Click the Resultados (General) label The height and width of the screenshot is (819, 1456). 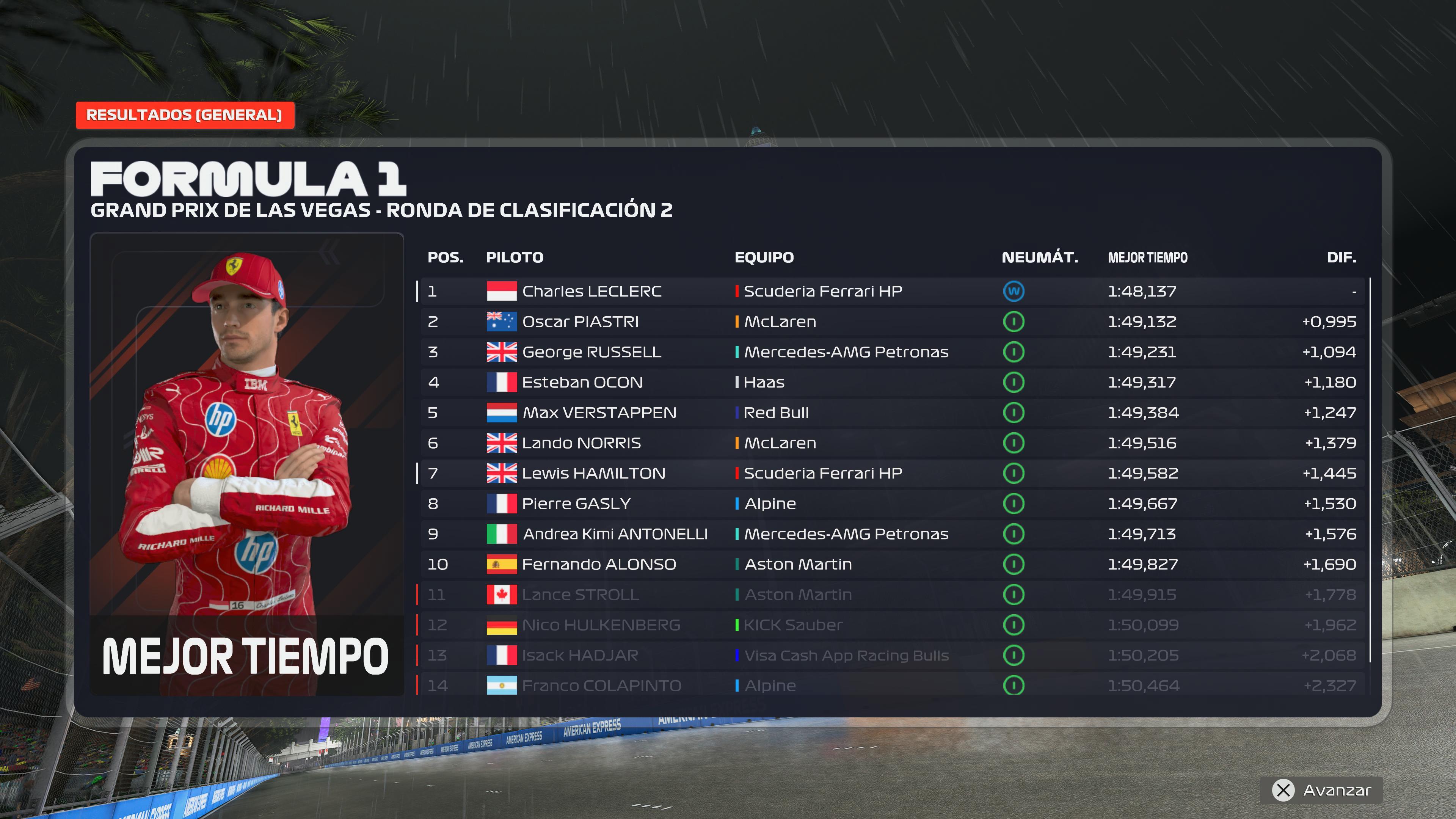click(184, 115)
